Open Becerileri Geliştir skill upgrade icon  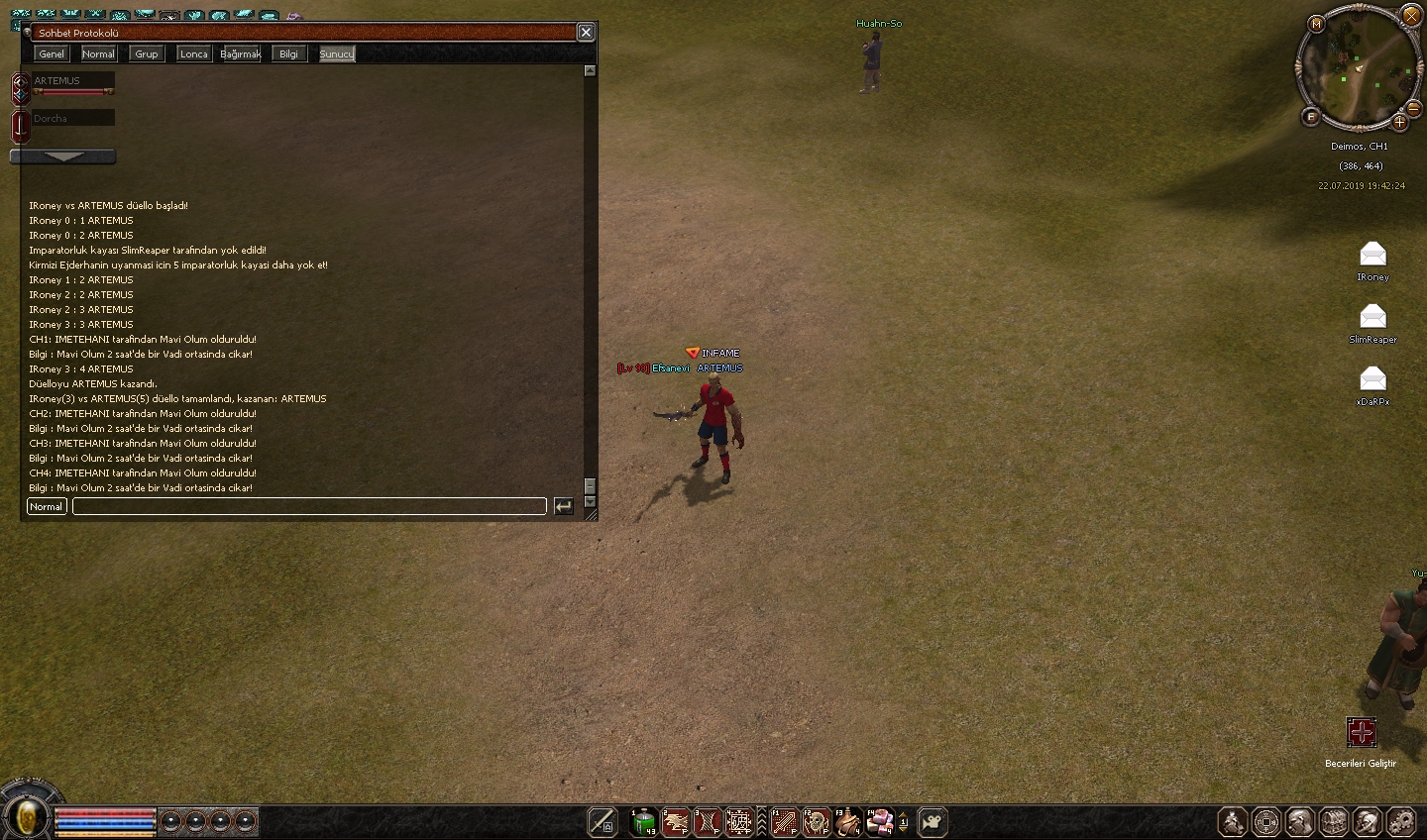[1362, 733]
